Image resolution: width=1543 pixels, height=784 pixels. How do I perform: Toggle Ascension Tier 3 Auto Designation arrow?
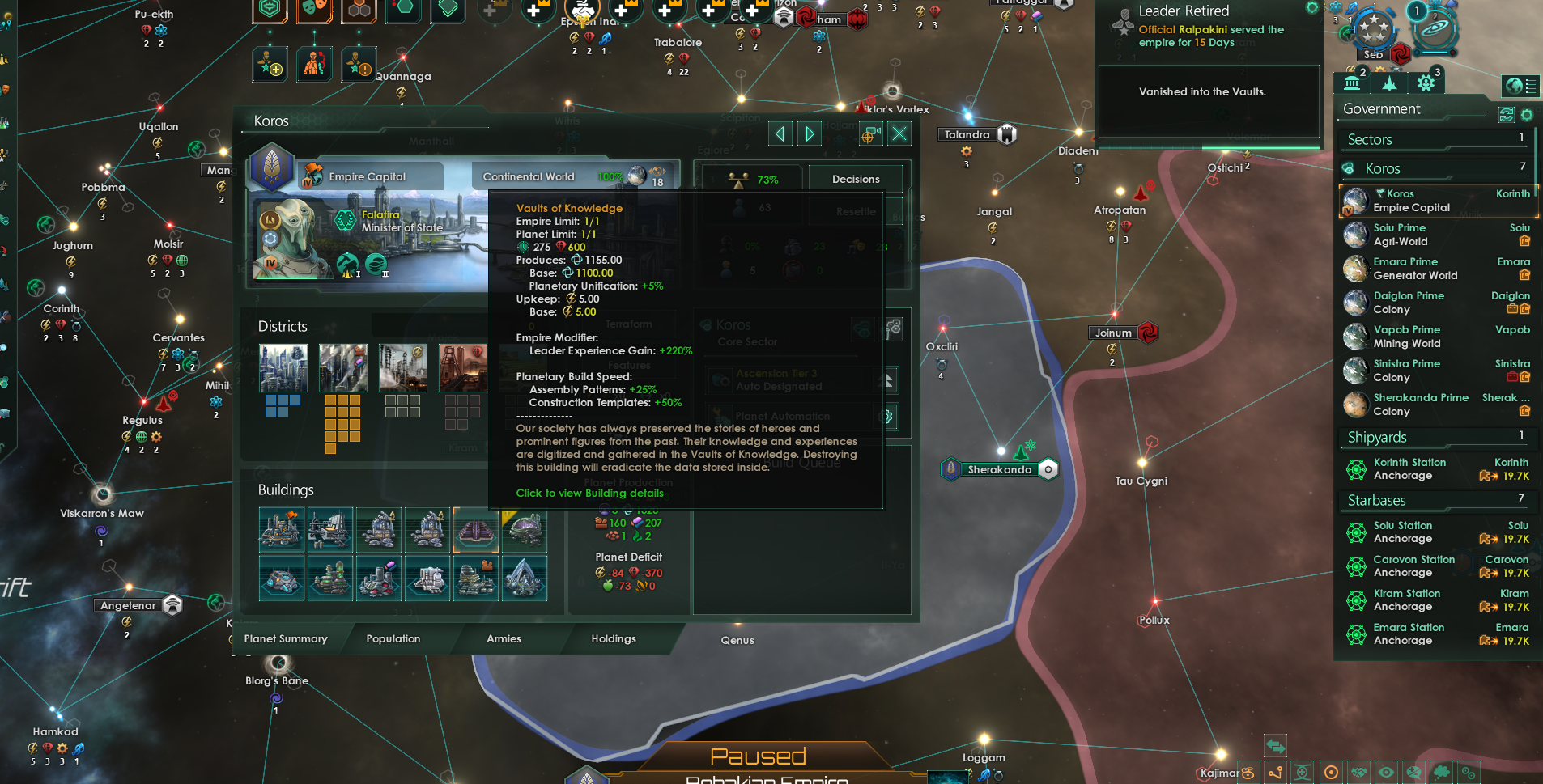[888, 379]
